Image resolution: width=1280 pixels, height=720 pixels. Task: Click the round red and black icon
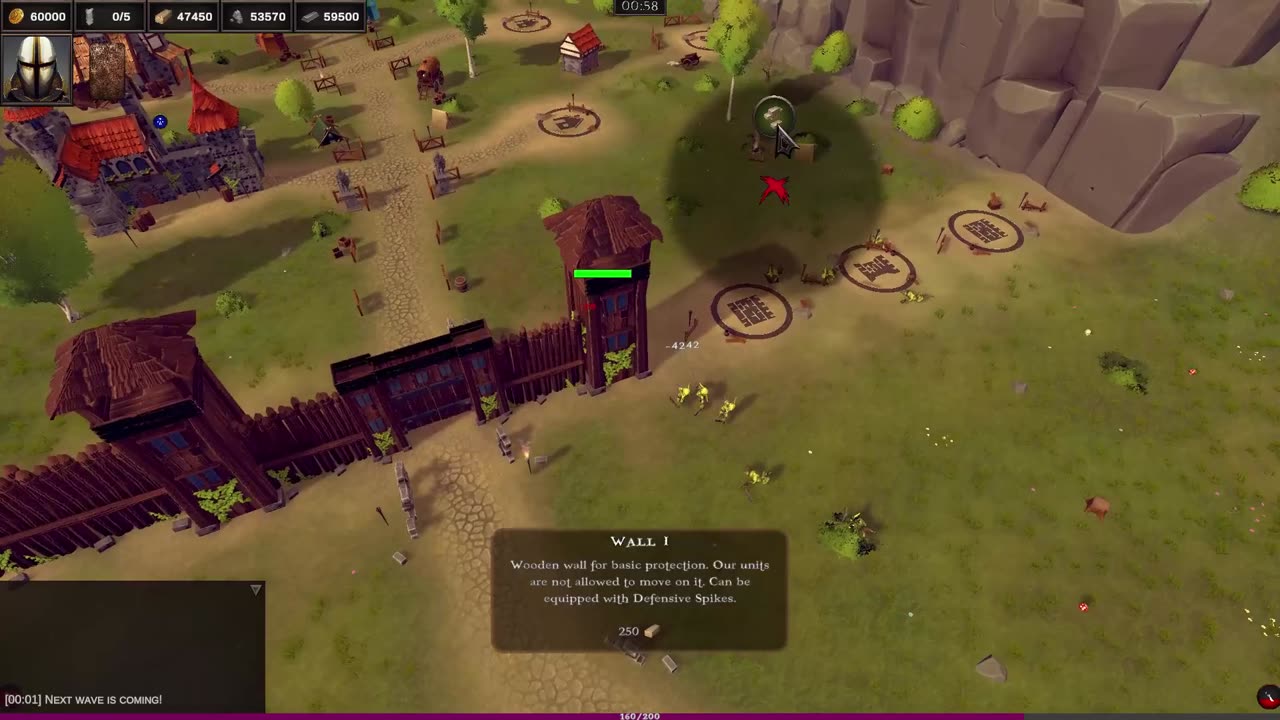pyautogui.click(x=1267, y=697)
